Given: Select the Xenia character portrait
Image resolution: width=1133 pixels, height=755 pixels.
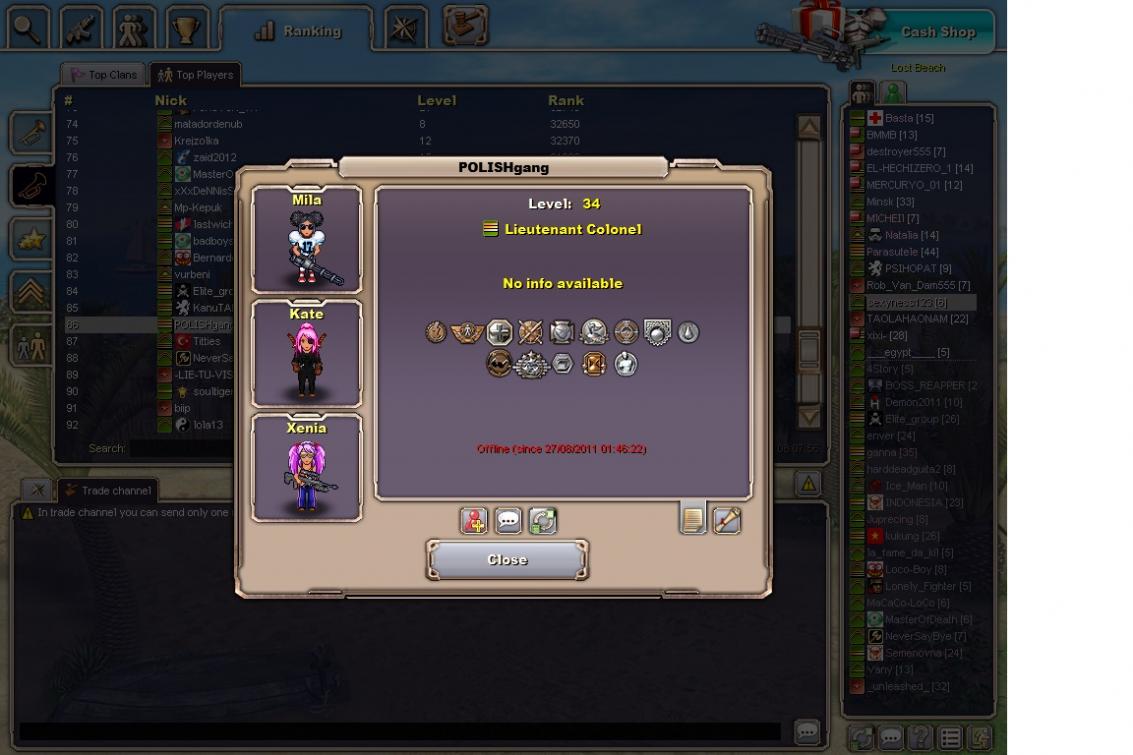Looking at the screenshot, I should click(x=307, y=468).
